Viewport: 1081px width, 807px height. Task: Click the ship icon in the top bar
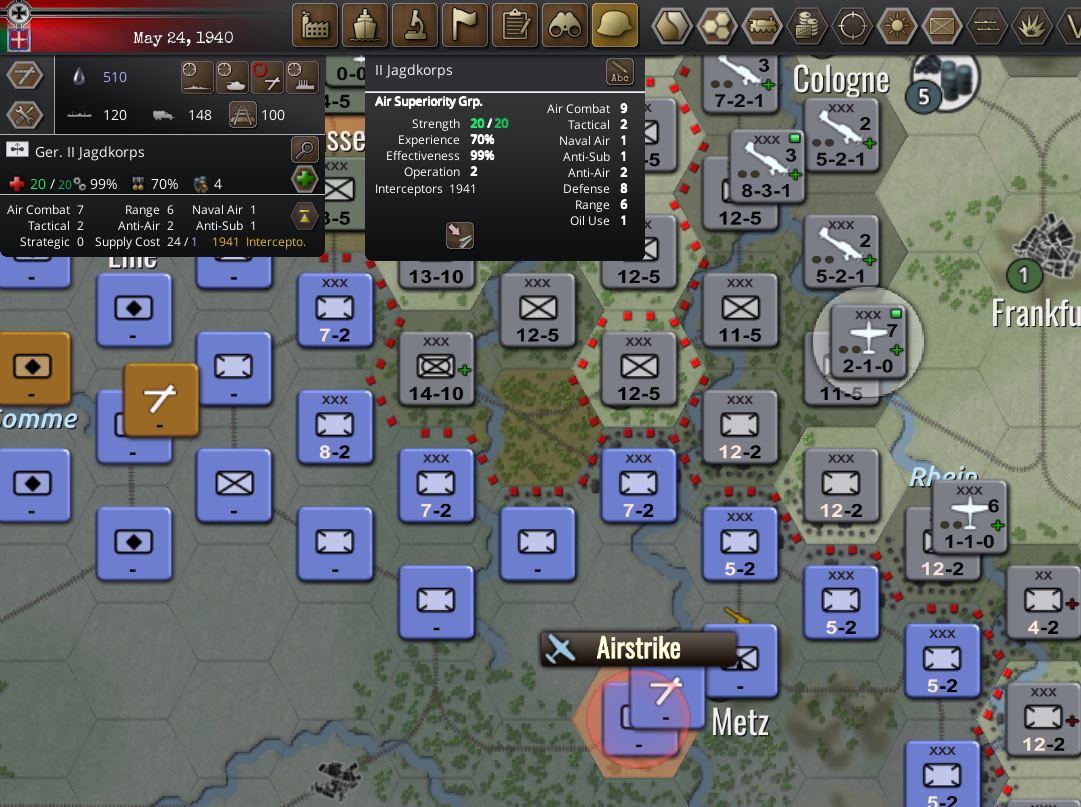click(365, 25)
